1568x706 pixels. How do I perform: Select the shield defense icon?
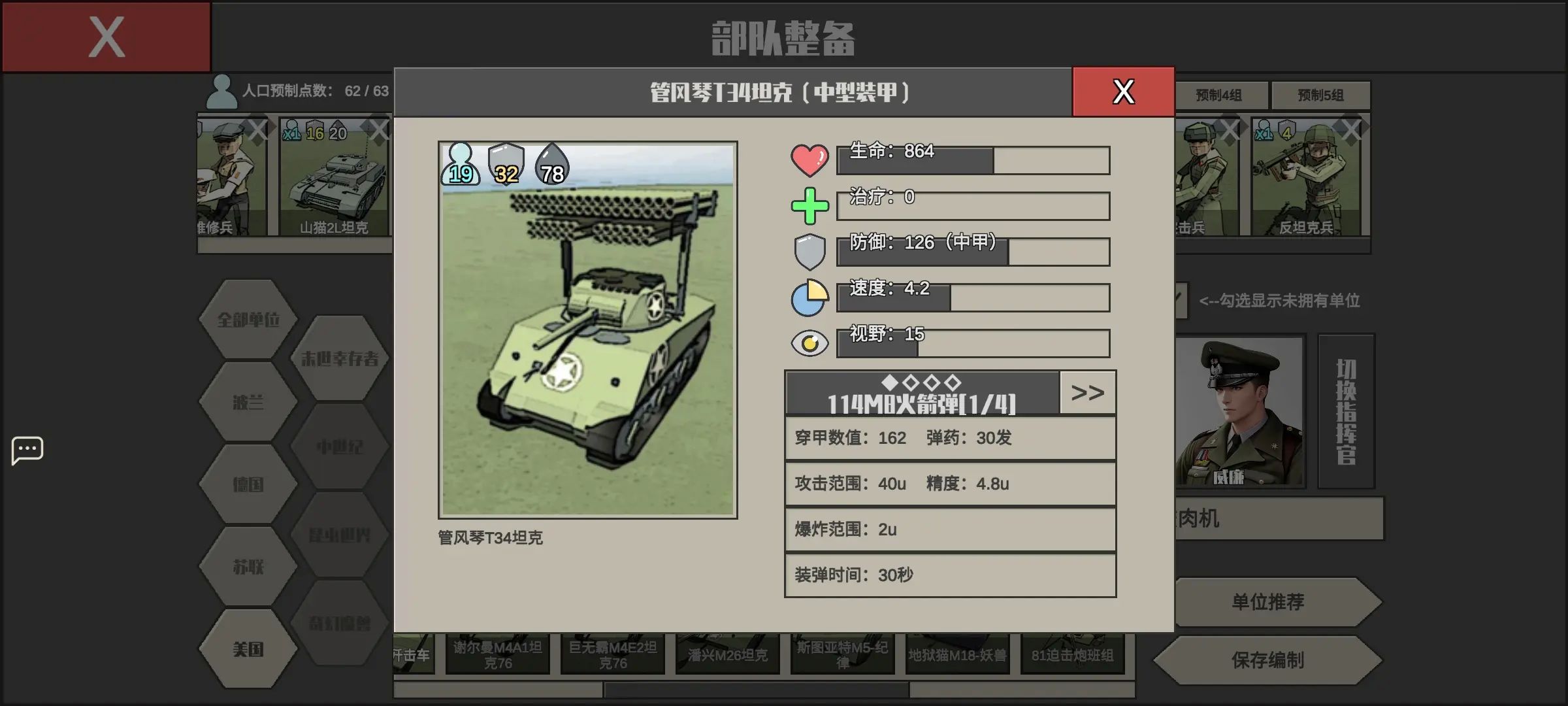point(810,250)
